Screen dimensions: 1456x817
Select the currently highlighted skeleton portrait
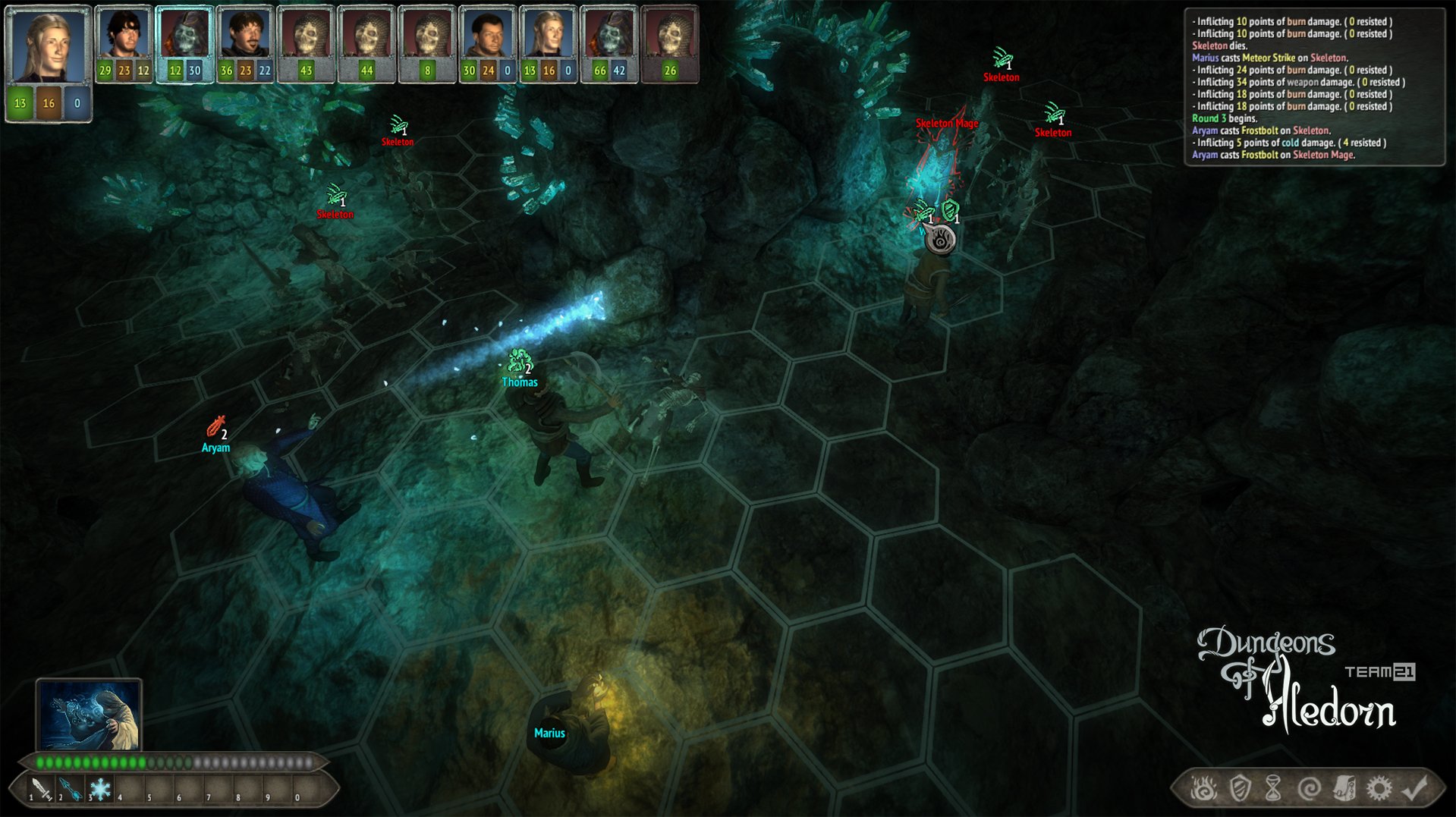[184, 32]
